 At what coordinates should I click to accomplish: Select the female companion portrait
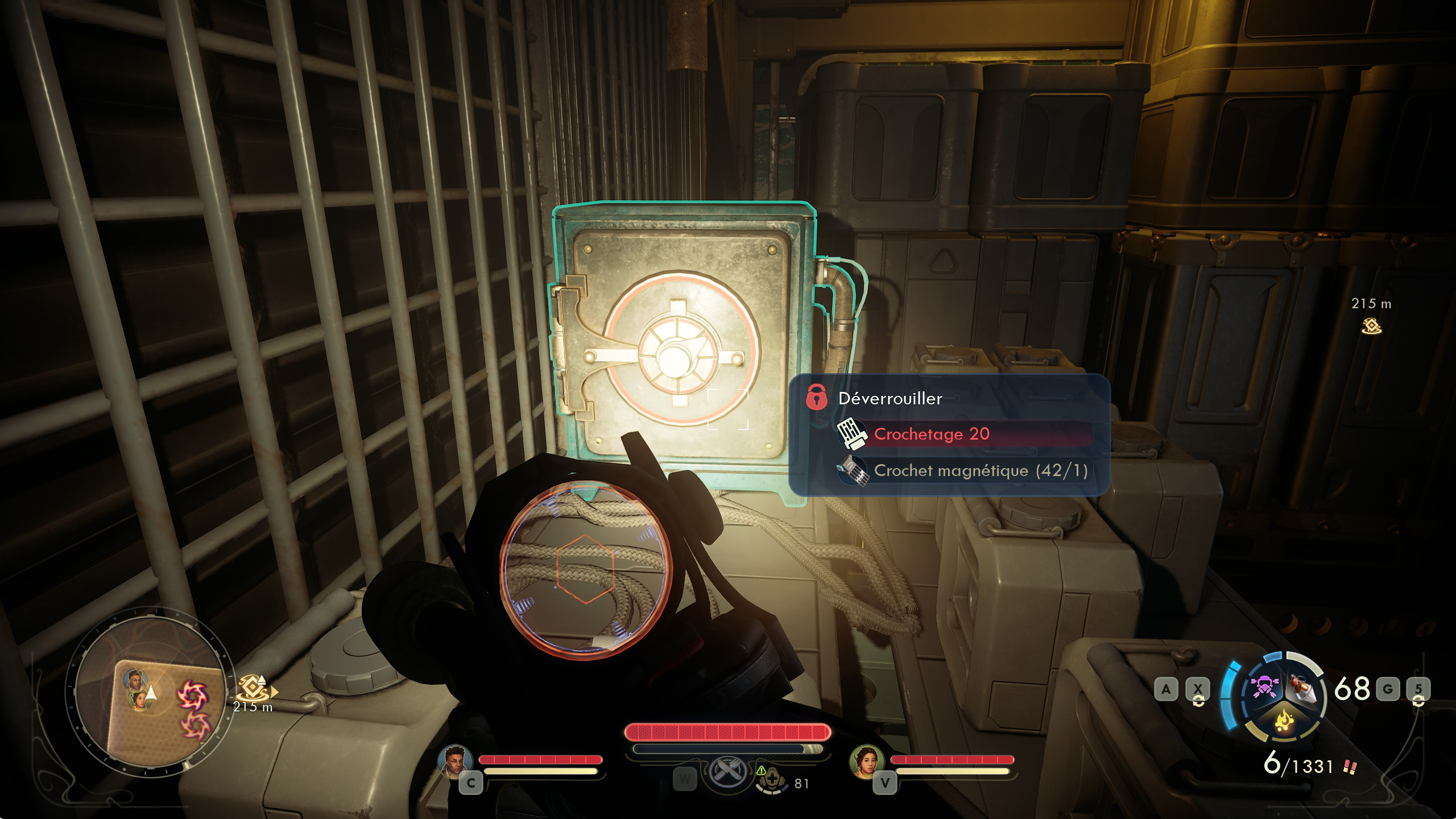click(866, 760)
